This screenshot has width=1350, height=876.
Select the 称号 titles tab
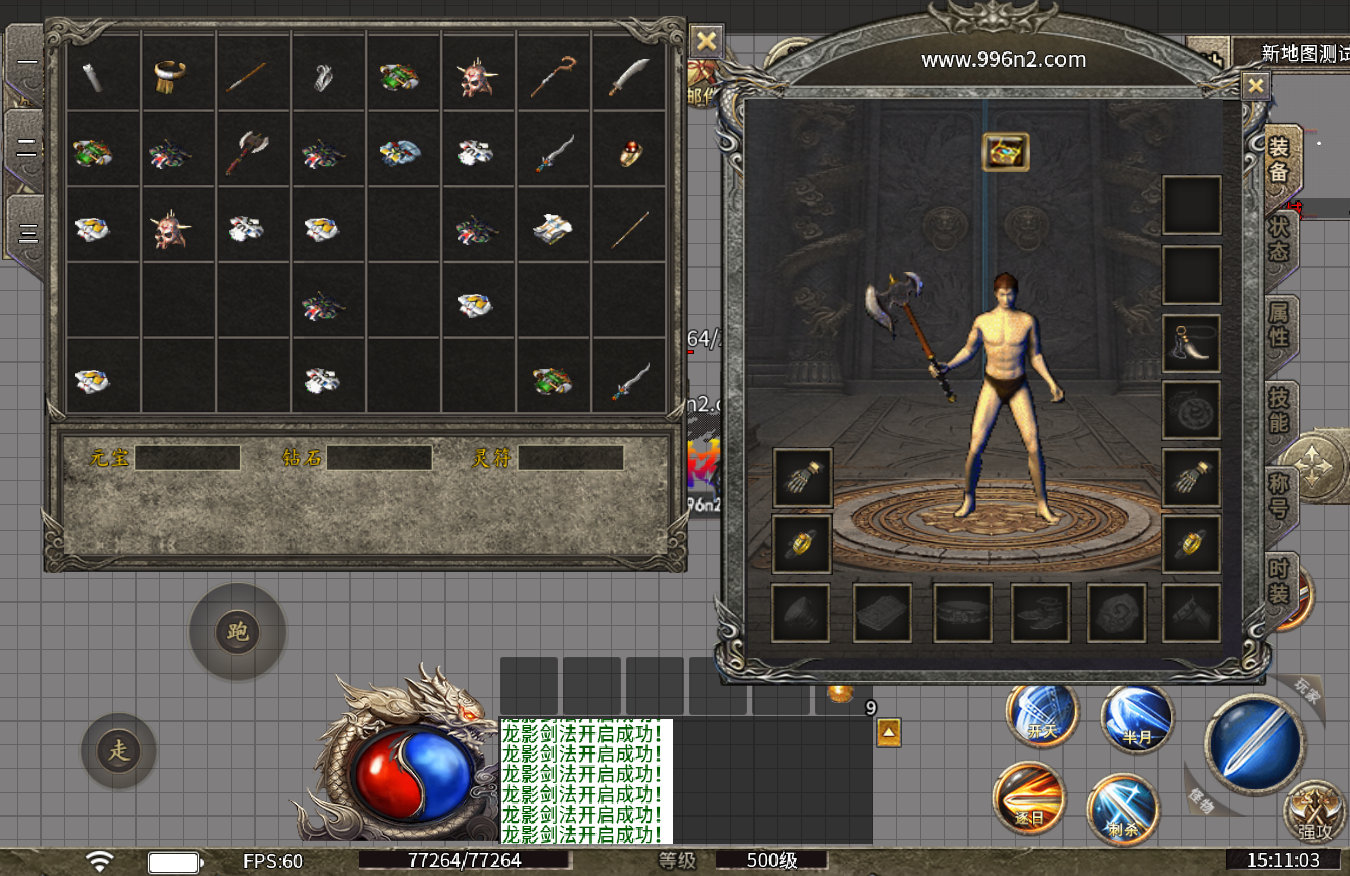tap(1279, 494)
